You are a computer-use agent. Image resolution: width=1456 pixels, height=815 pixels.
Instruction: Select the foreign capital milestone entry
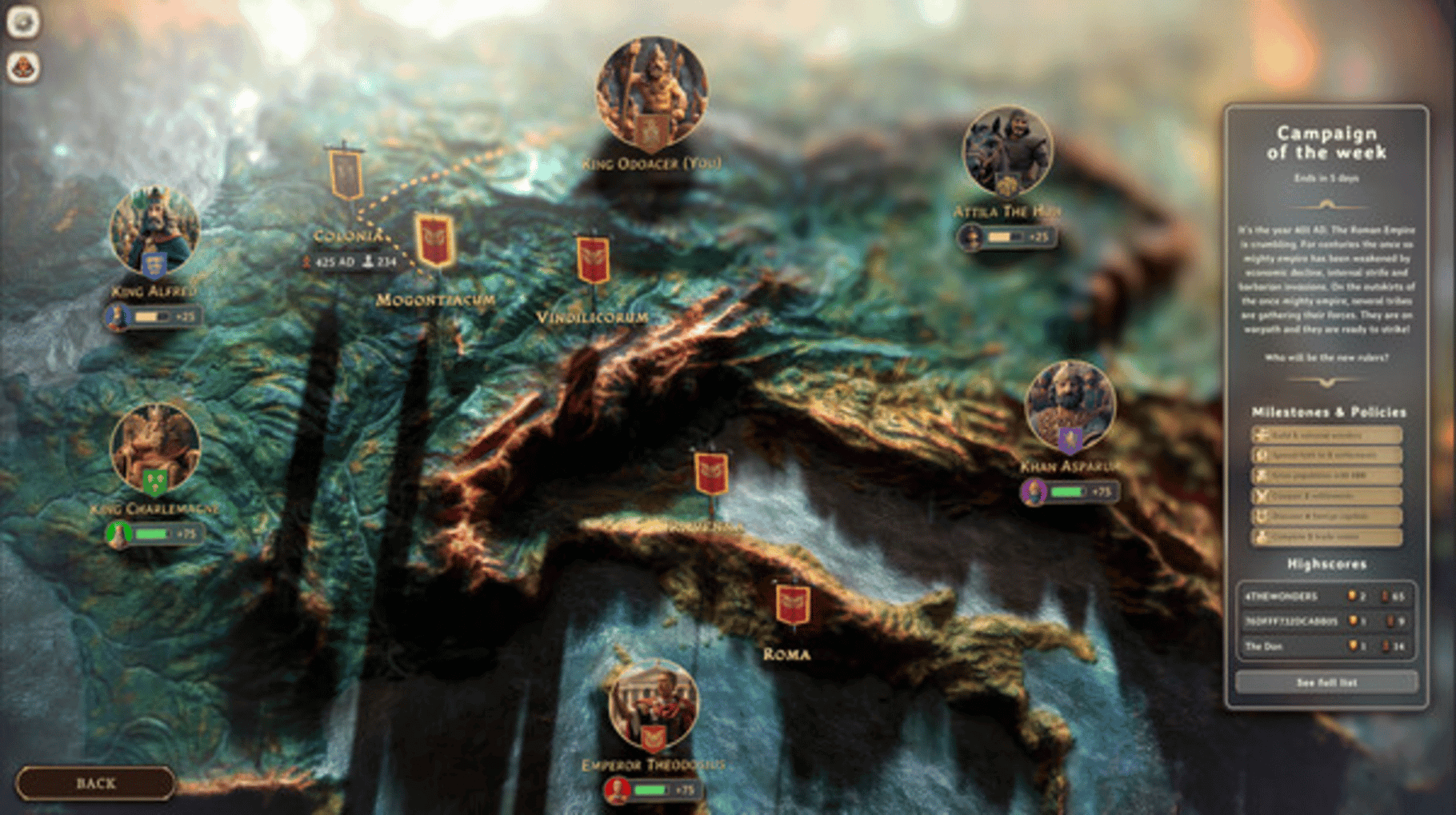[1326, 517]
